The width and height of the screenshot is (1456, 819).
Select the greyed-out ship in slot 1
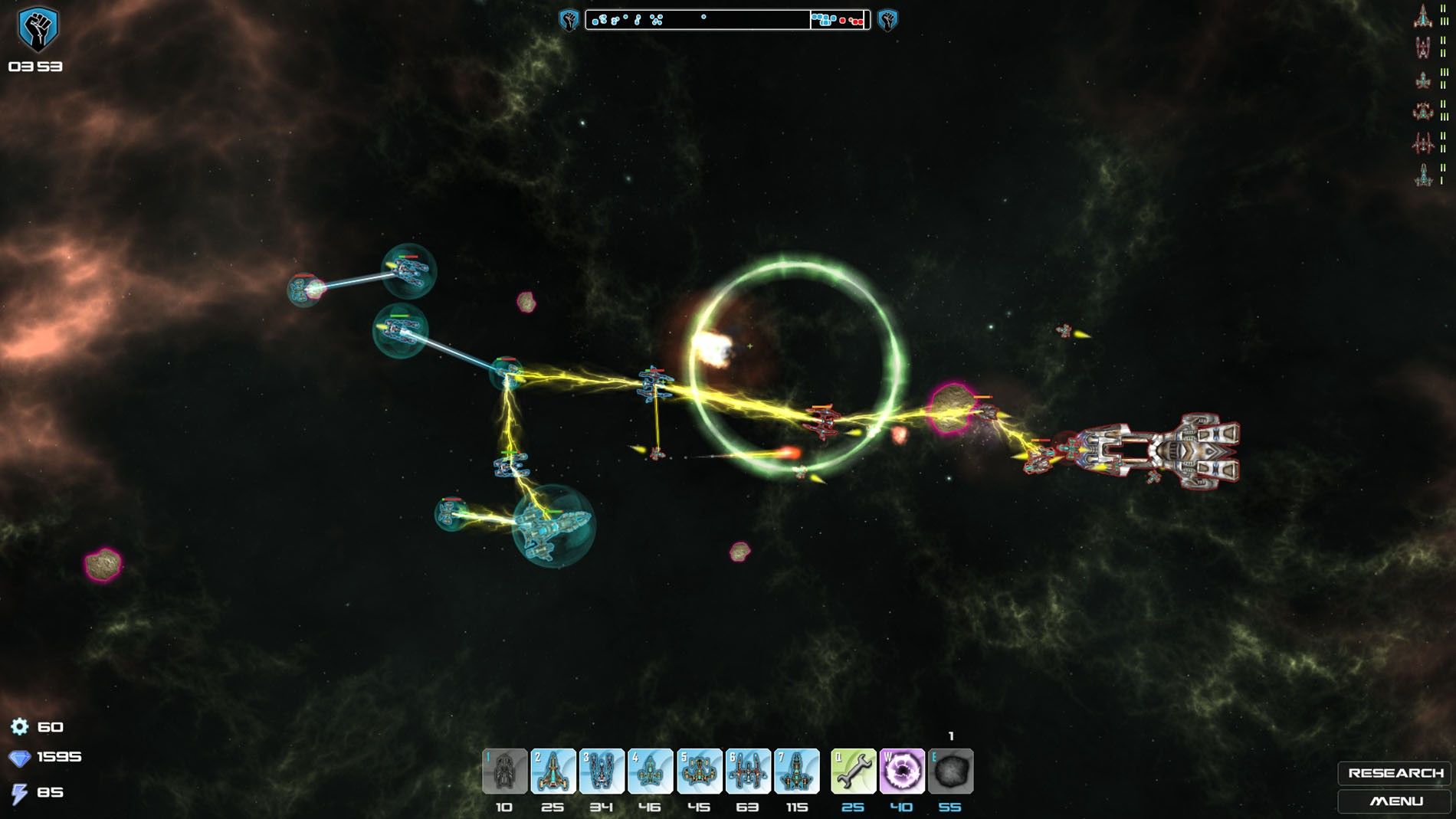[504, 771]
